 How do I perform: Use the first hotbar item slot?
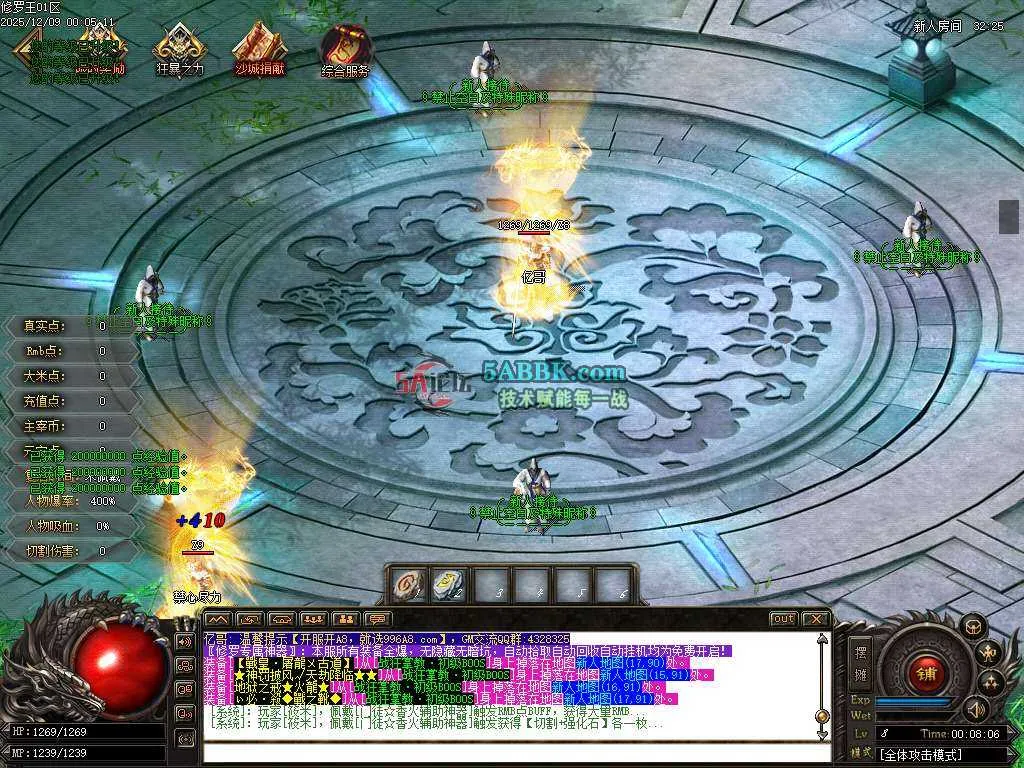(x=405, y=584)
